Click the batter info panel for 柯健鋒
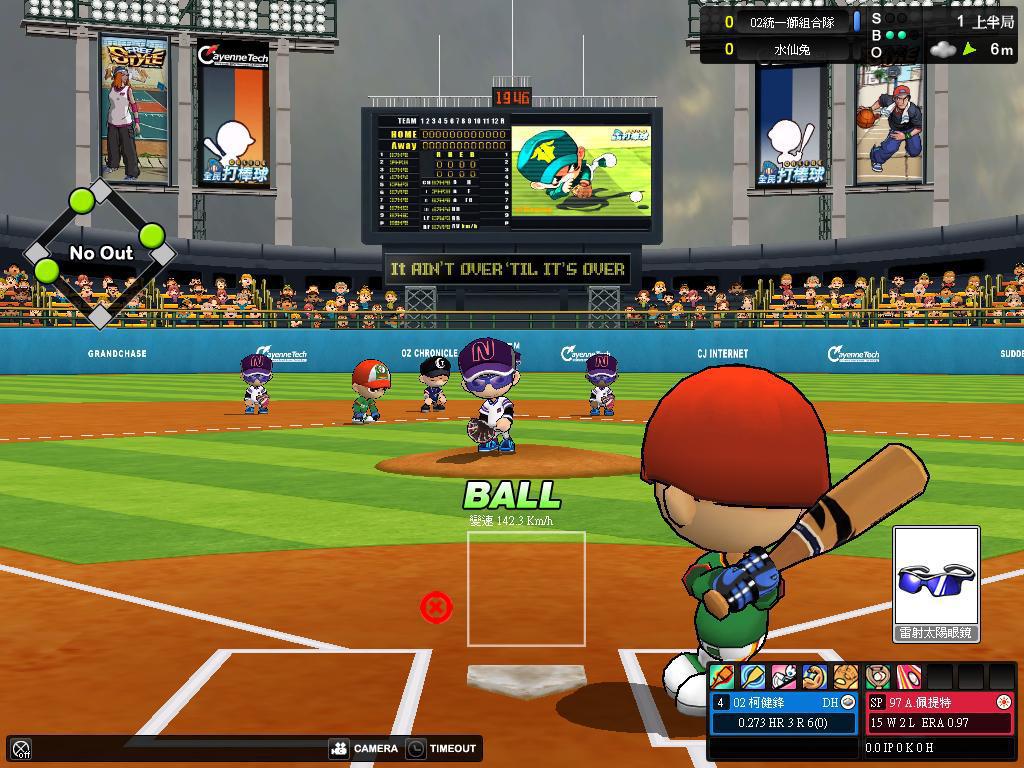This screenshot has height=768, width=1024. [785, 713]
